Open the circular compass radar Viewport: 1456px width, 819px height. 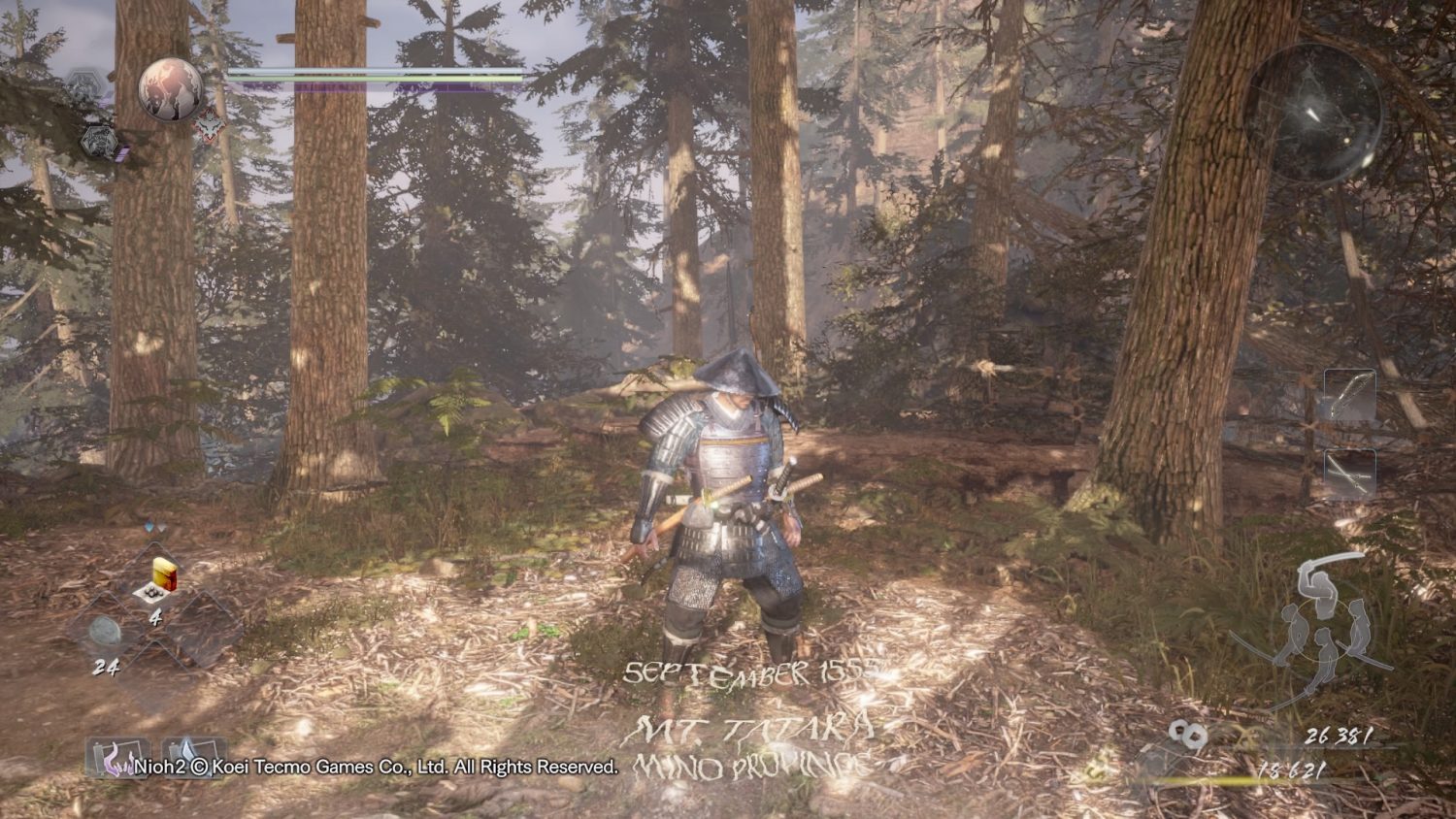[1314, 115]
